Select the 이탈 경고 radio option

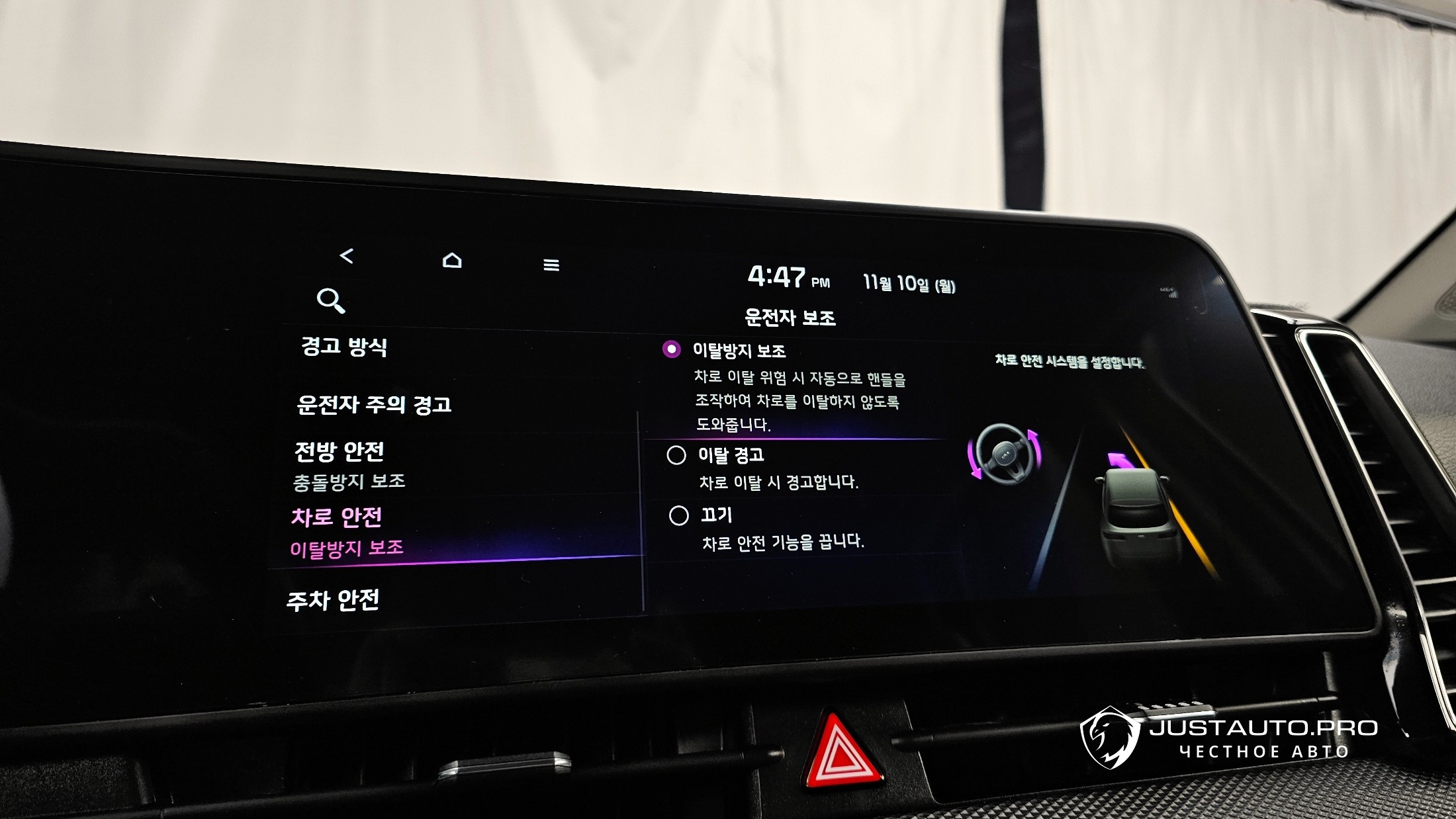(x=676, y=455)
